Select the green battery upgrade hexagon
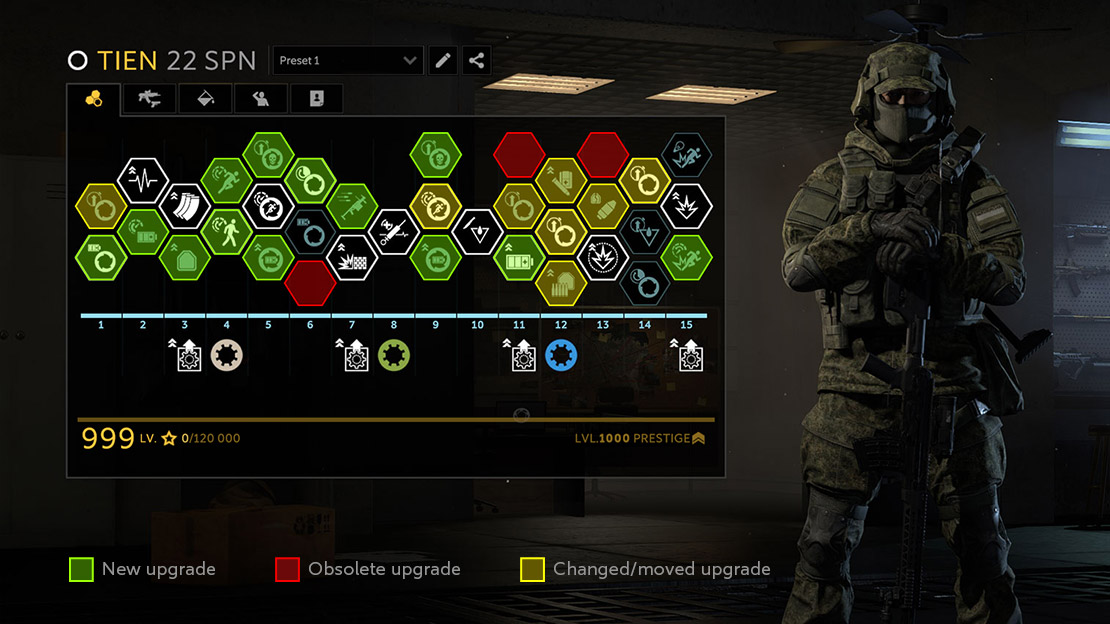The height and width of the screenshot is (624, 1110). coord(519,258)
